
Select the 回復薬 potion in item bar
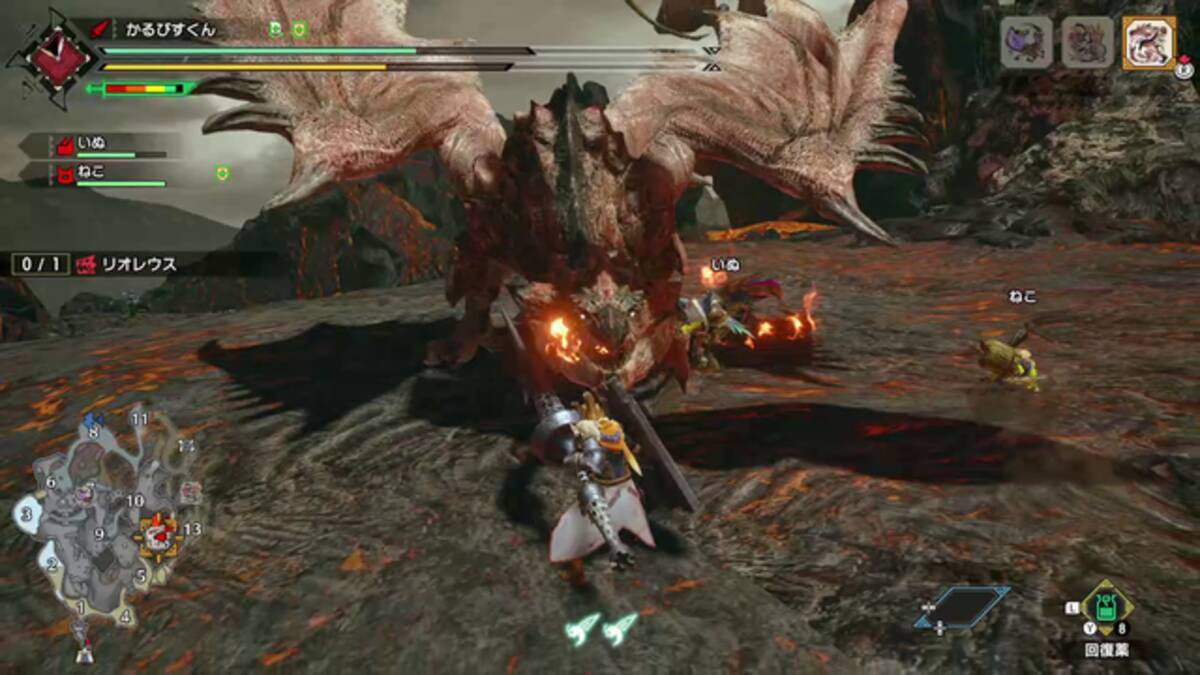click(x=1107, y=609)
